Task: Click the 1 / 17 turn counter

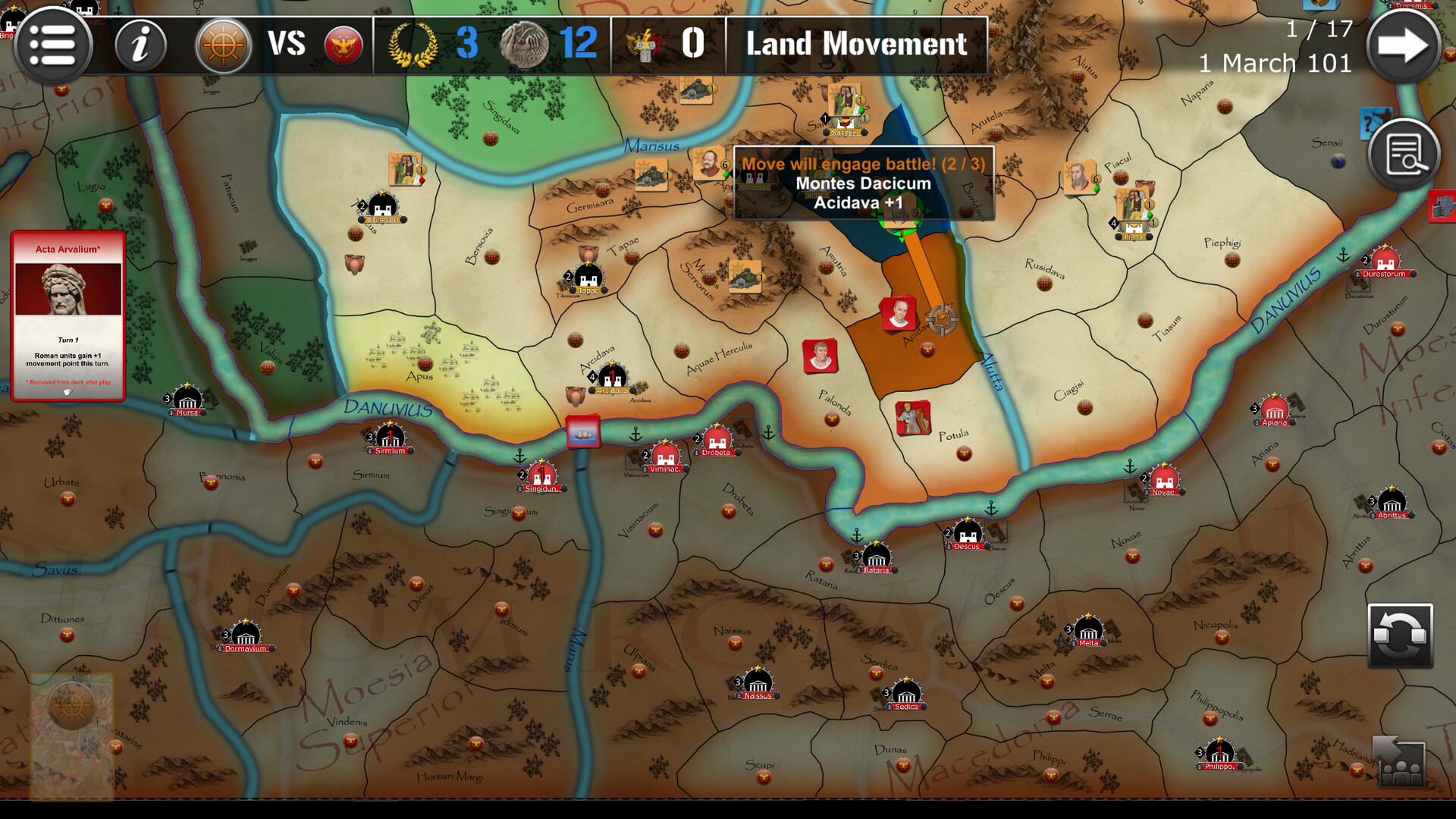Action: pyautogui.click(x=1320, y=29)
